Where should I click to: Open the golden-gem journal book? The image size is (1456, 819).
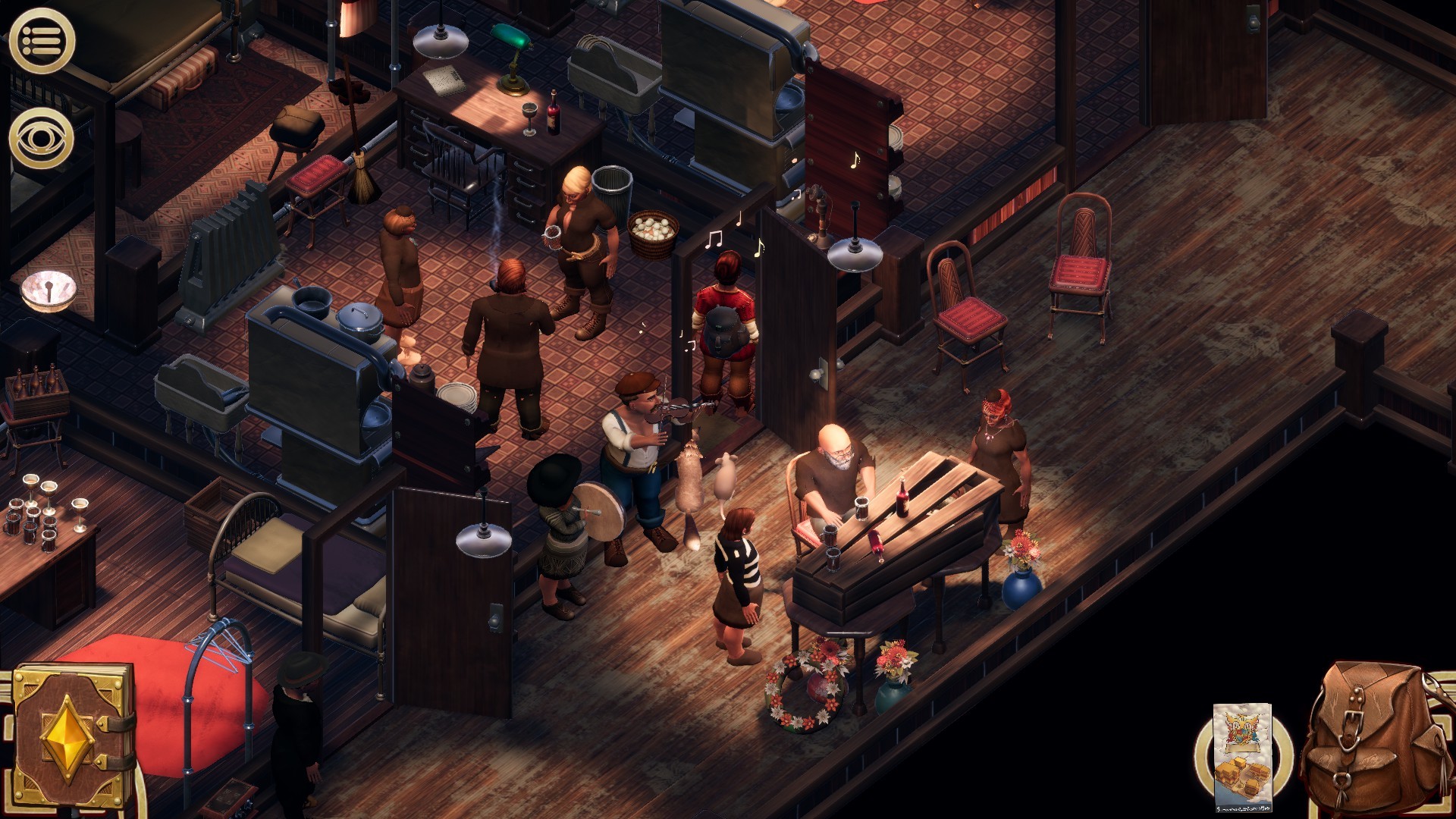[72, 737]
